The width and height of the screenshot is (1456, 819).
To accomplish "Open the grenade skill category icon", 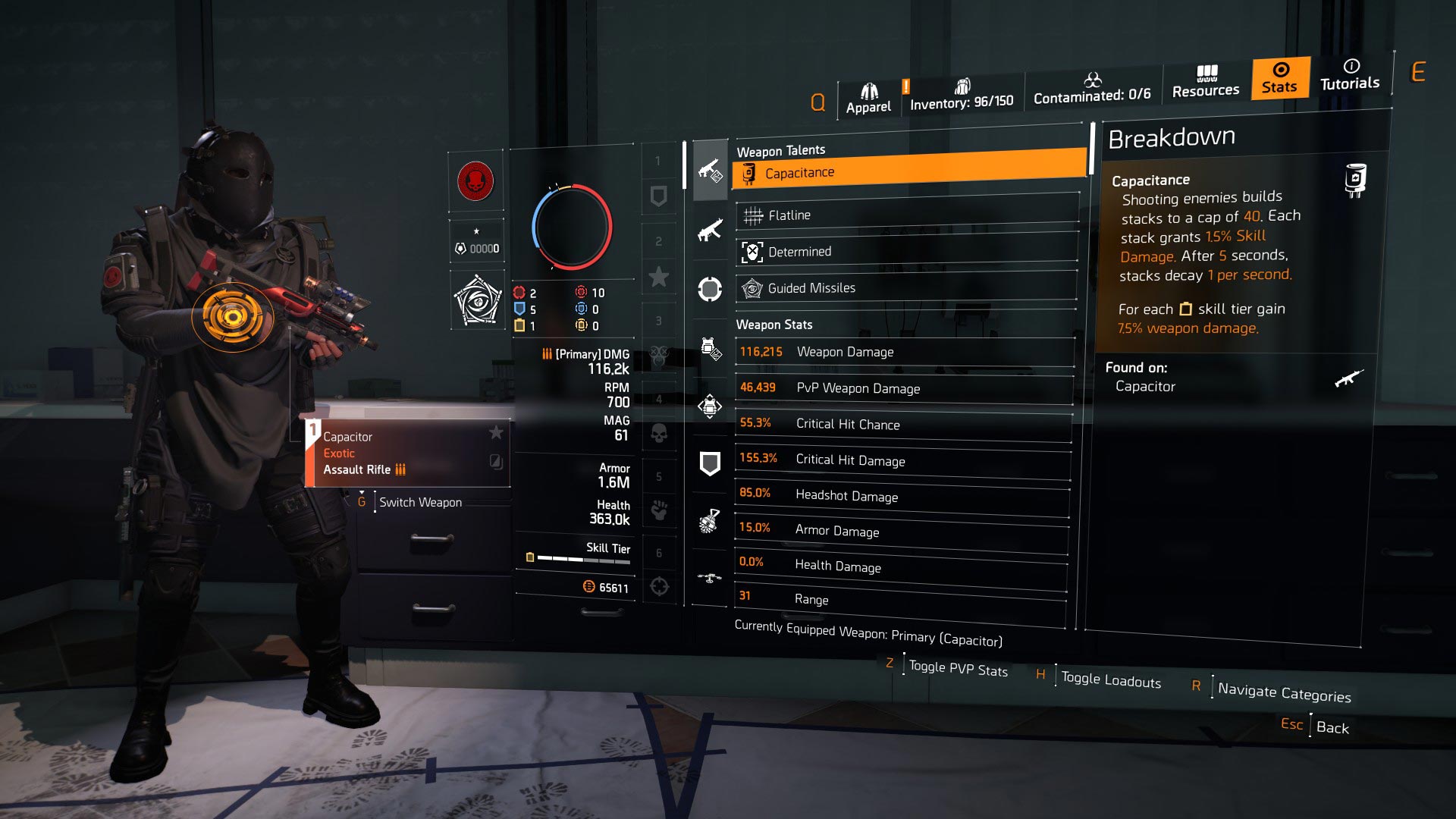I will (x=710, y=522).
